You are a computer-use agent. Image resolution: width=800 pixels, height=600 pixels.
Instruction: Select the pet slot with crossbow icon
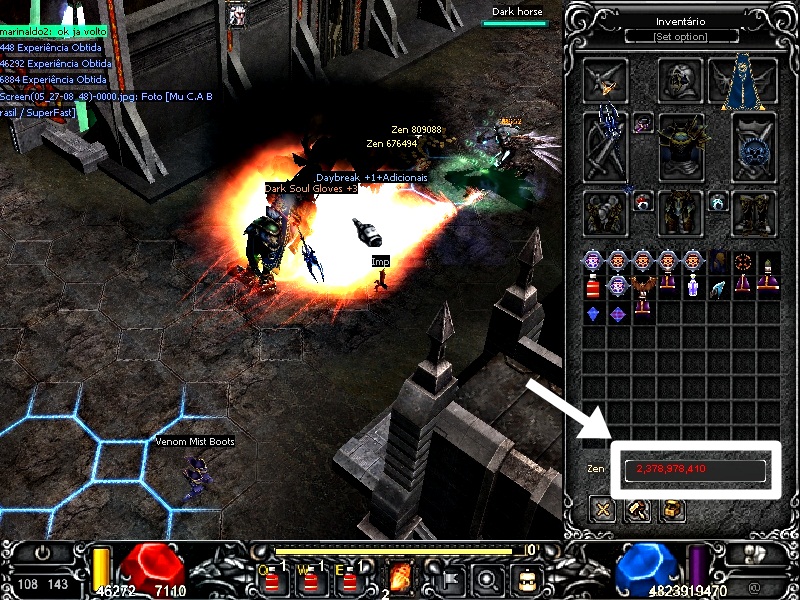coord(606,80)
